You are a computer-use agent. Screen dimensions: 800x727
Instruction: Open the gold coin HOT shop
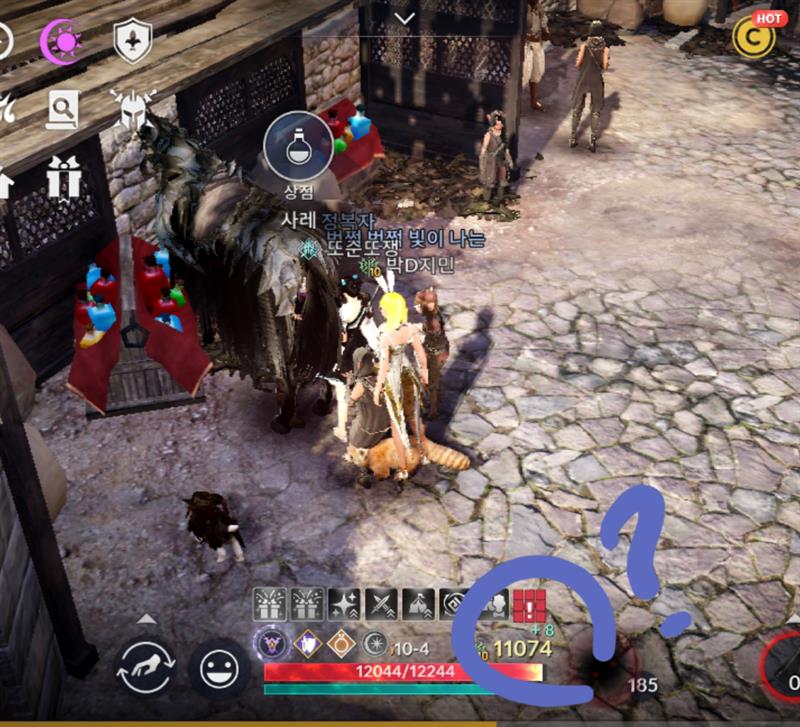coord(754,36)
